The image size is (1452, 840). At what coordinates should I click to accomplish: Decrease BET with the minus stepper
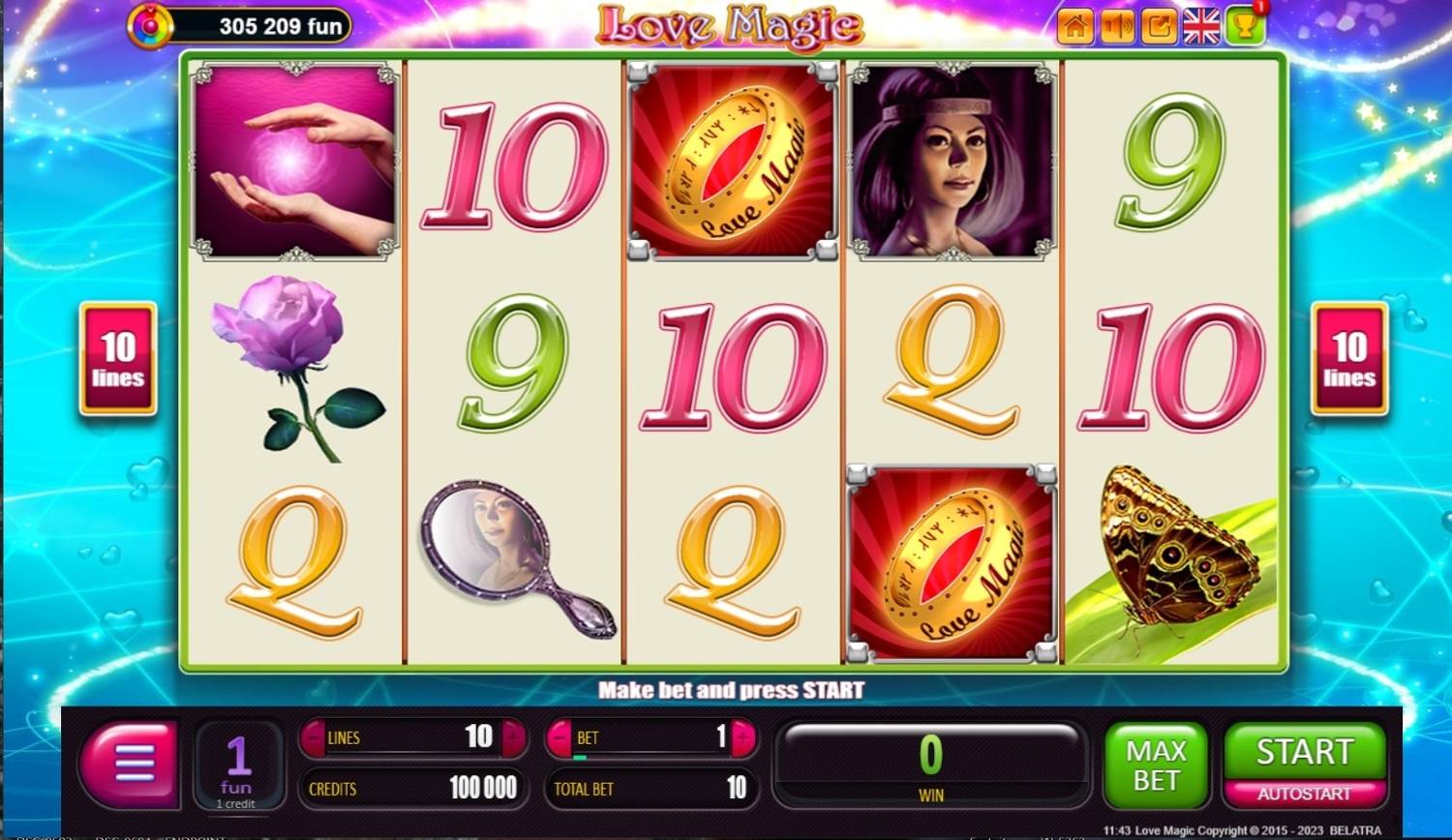point(561,737)
